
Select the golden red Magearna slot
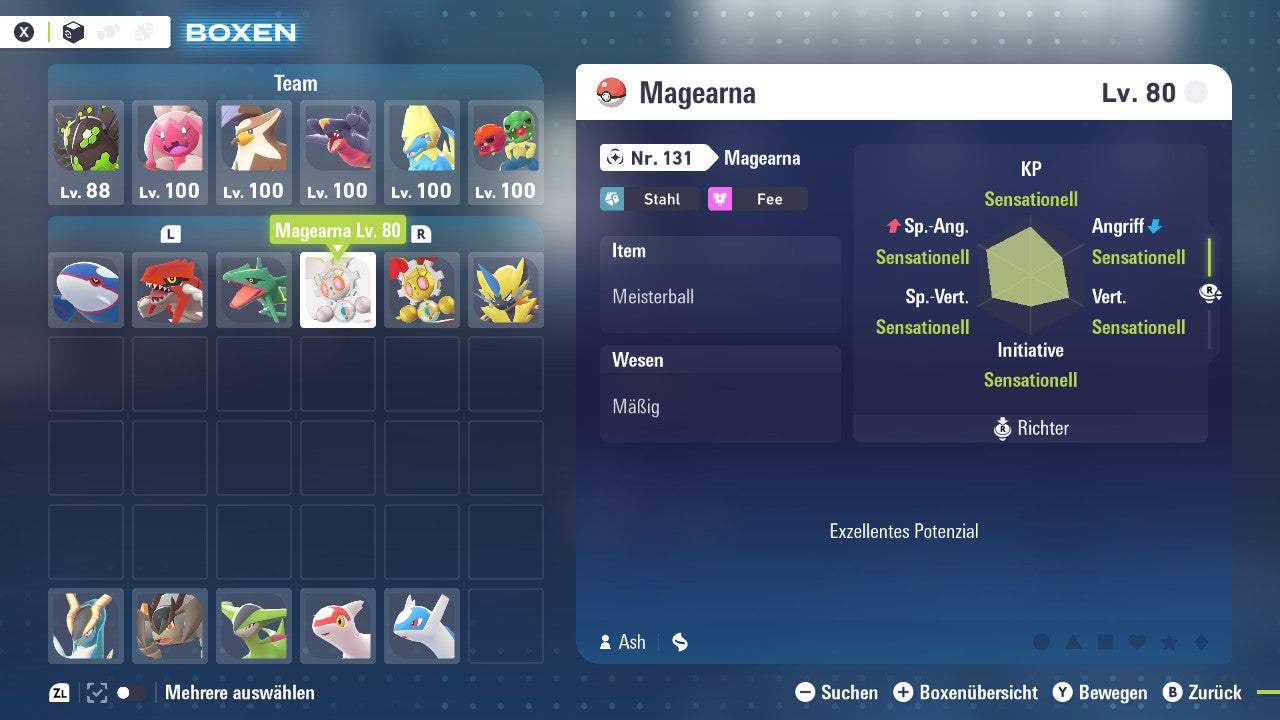[422, 290]
